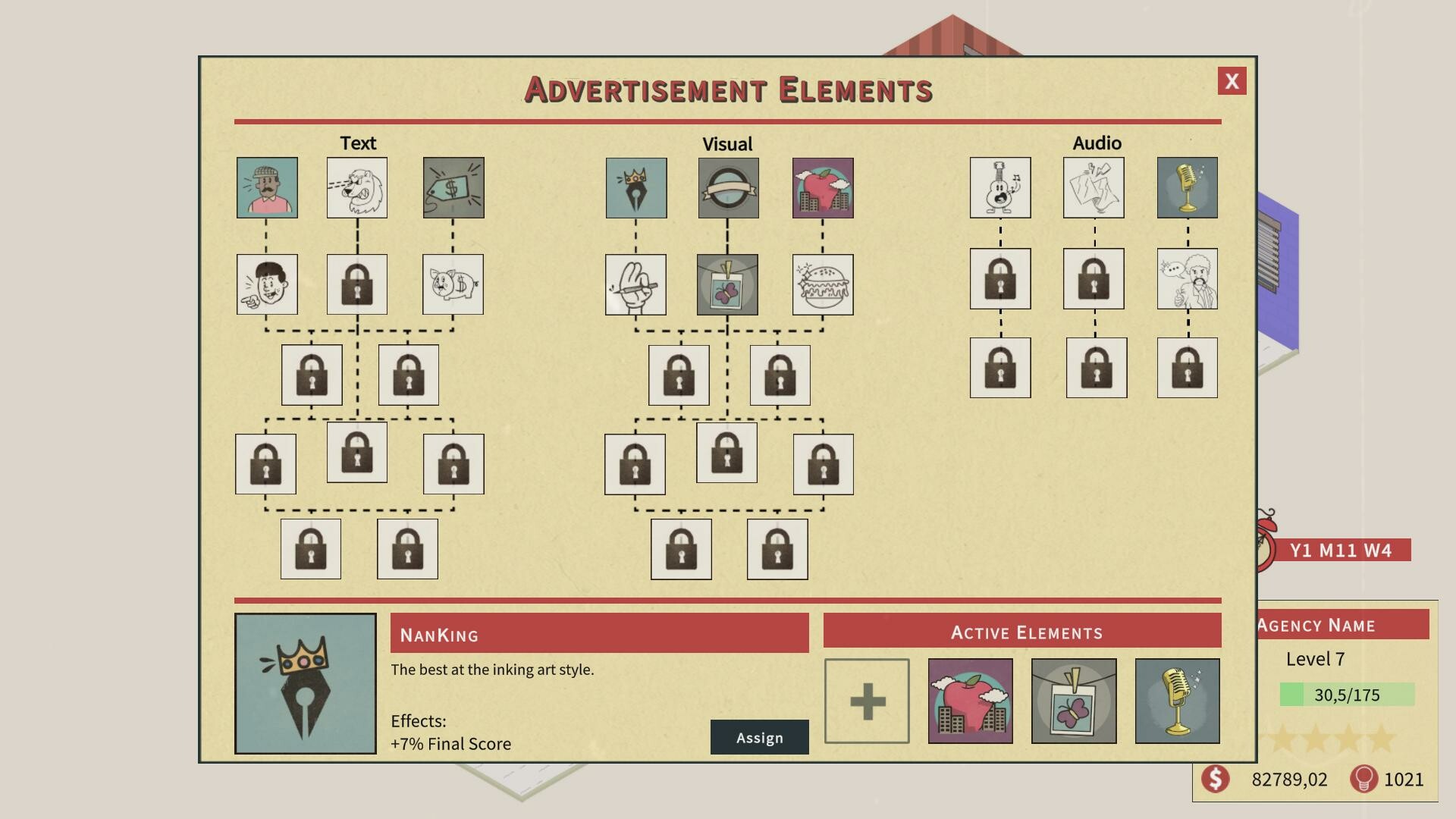Image resolution: width=1456 pixels, height=819 pixels.
Task: Click the Assign button for NanKing
Action: pos(759,736)
